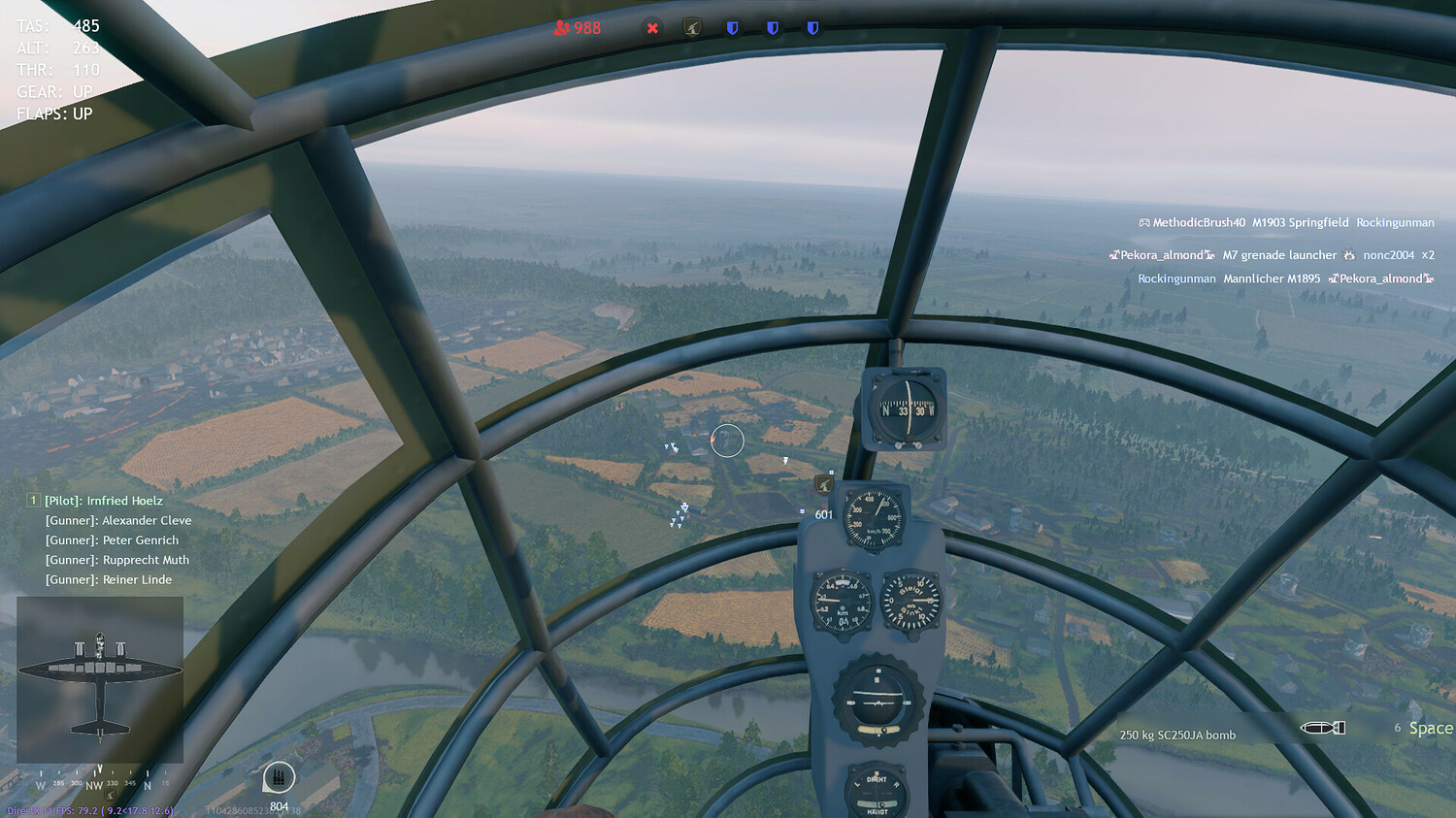Click the city capture point icon labeled 804
The width and height of the screenshot is (1456, 818).
click(x=277, y=777)
